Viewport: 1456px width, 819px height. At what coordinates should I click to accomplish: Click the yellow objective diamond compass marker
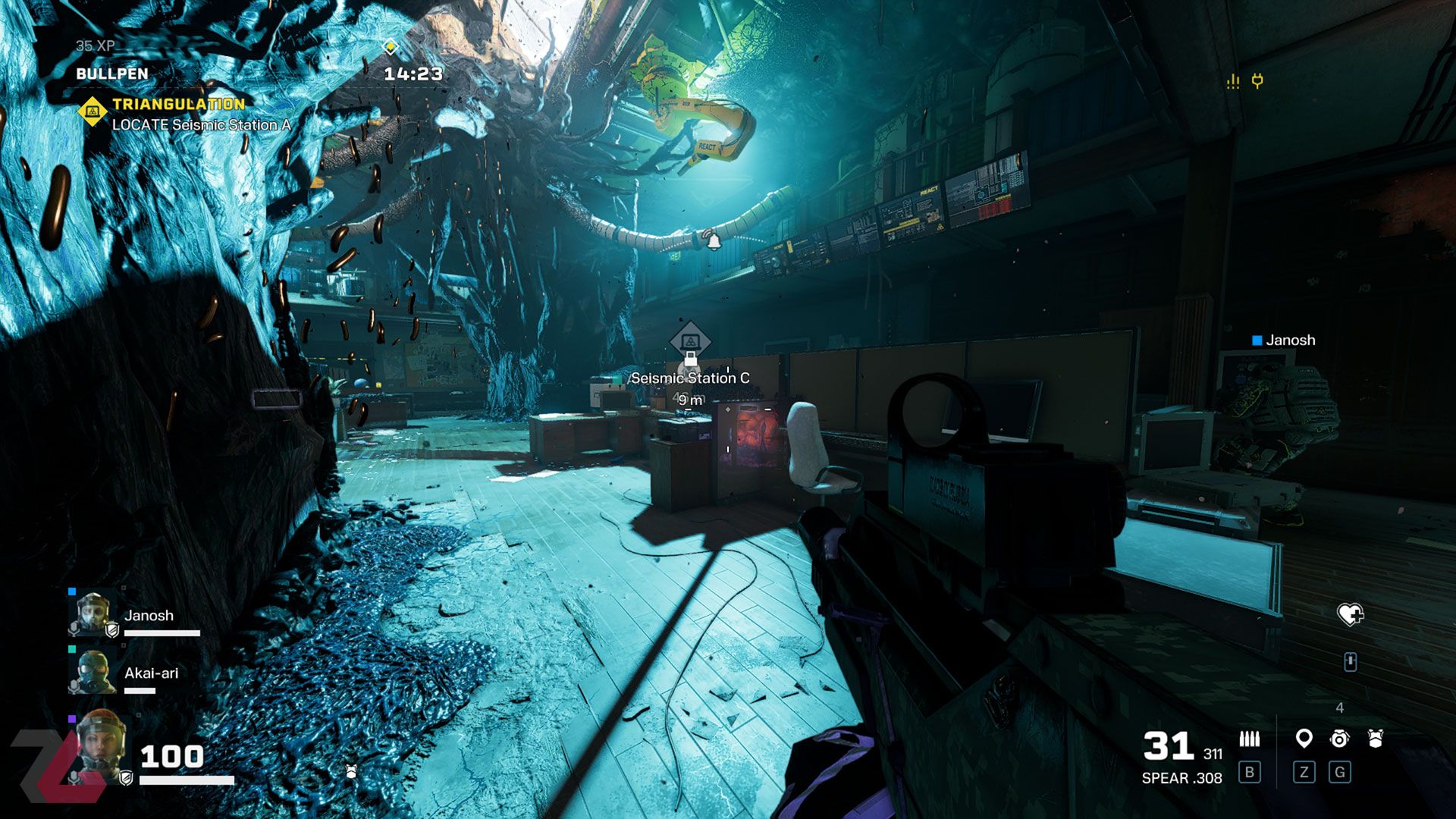[x=390, y=47]
